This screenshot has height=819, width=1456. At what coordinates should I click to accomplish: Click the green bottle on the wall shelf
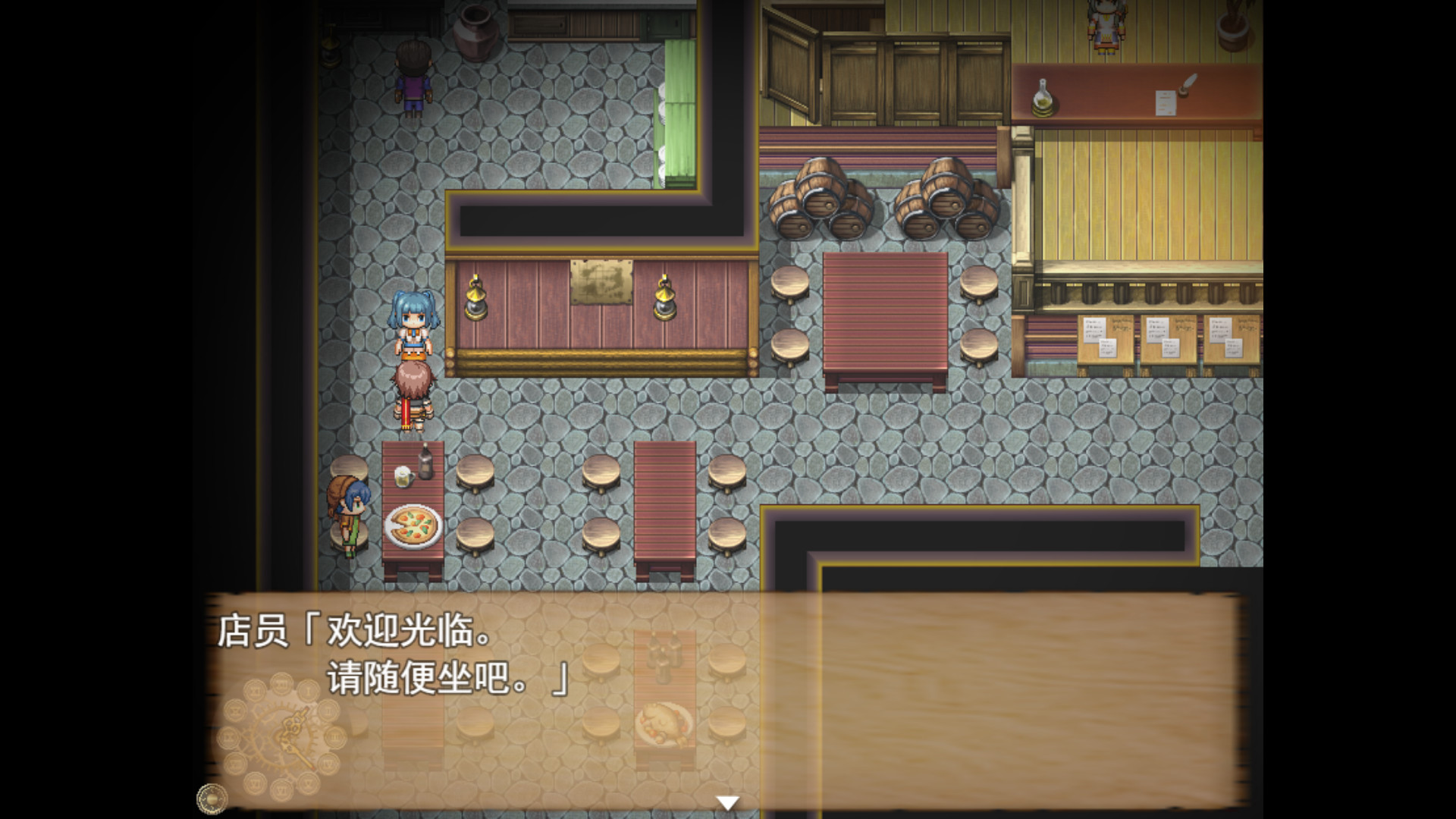[1043, 98]
